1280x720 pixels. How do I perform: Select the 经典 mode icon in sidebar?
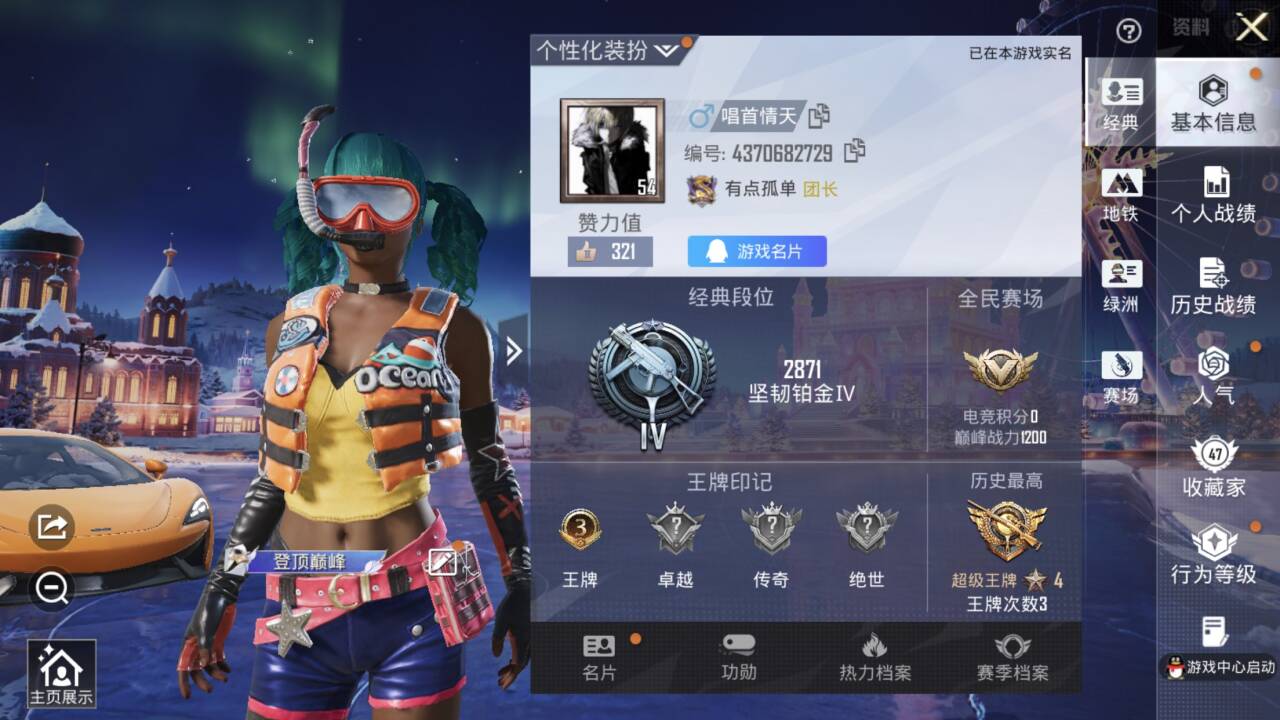[x=1122, y=95]
